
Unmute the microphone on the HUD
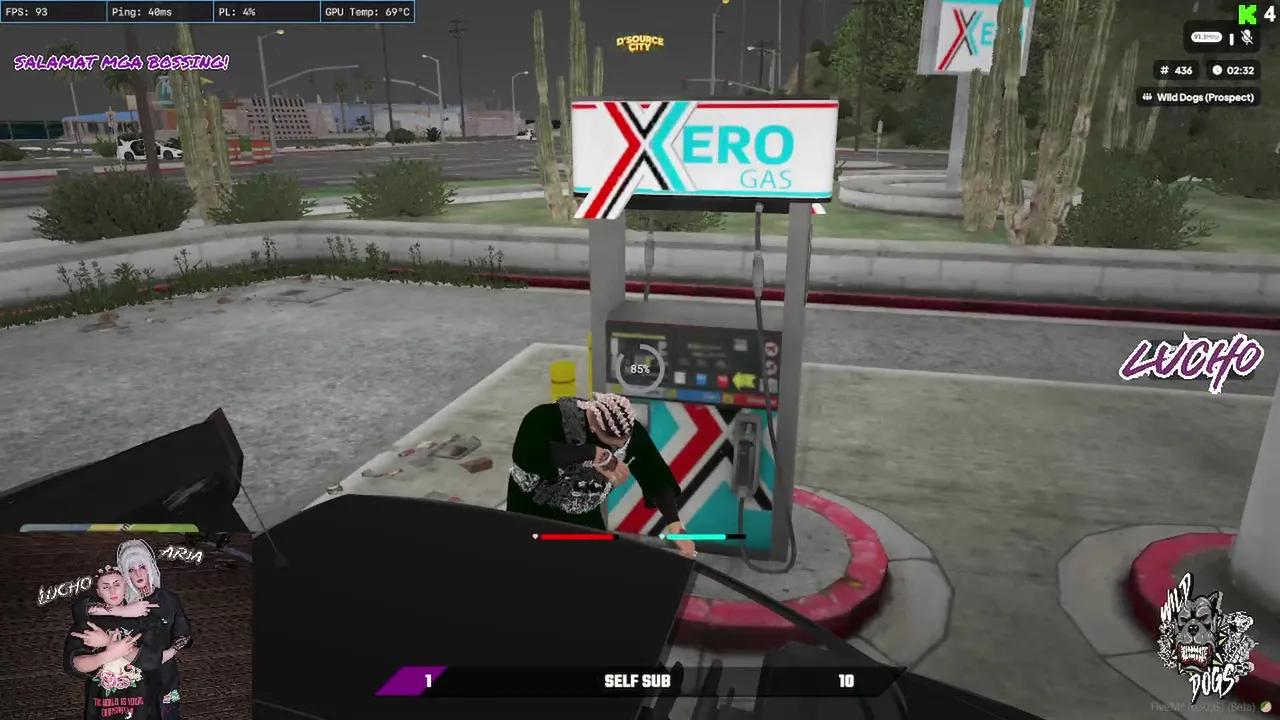pyautogui.click(x=1247, y=38)
